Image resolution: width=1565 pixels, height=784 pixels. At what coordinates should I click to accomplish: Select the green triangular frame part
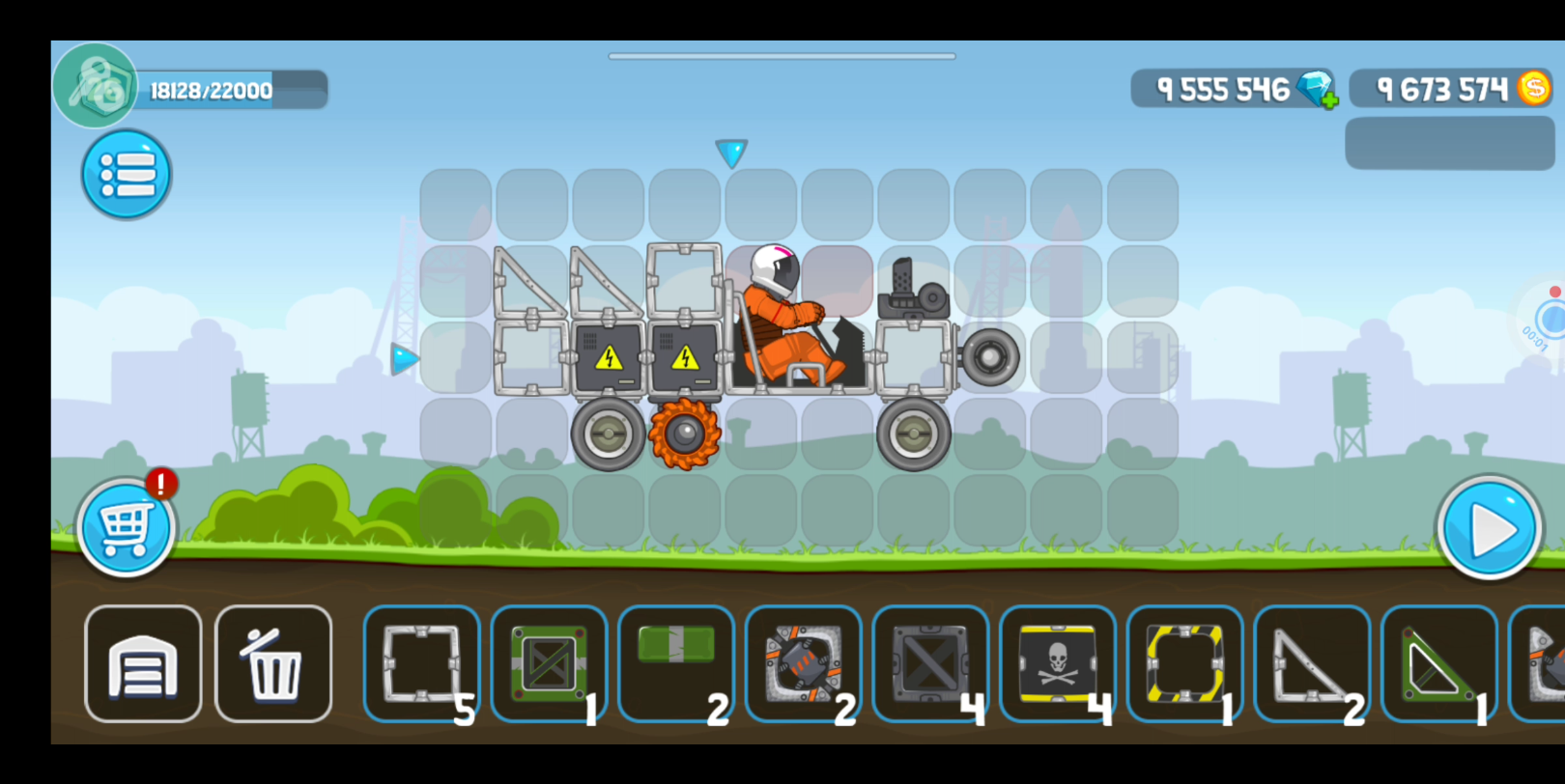pyautogui.click(x=1438, y=664)
